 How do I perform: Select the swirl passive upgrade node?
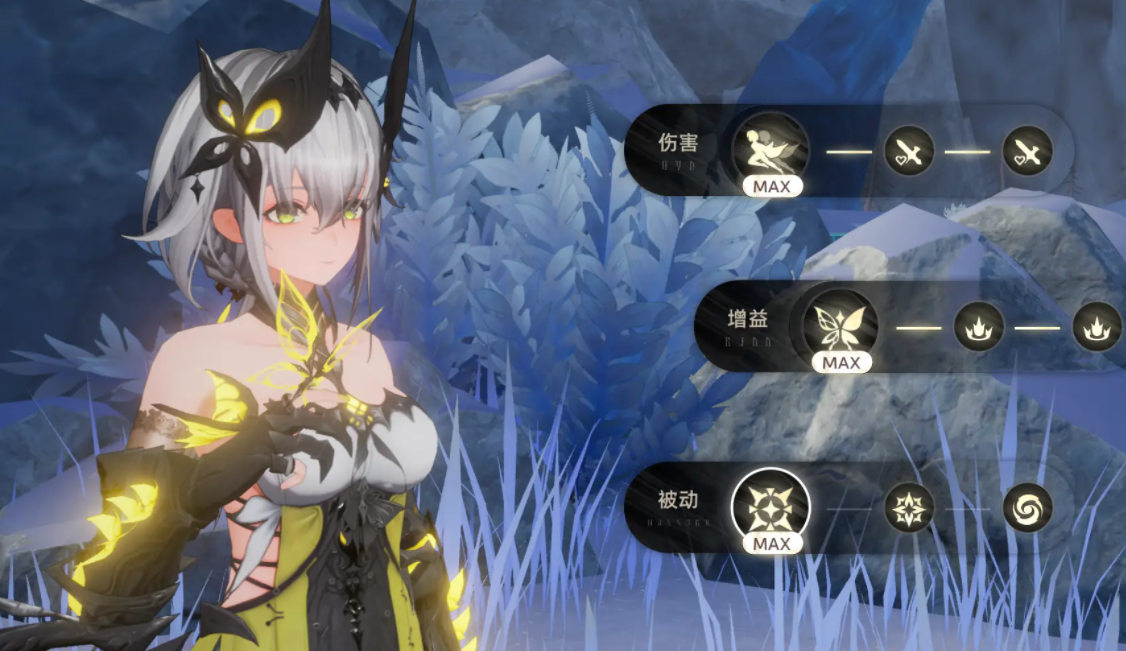point(1027,507)
